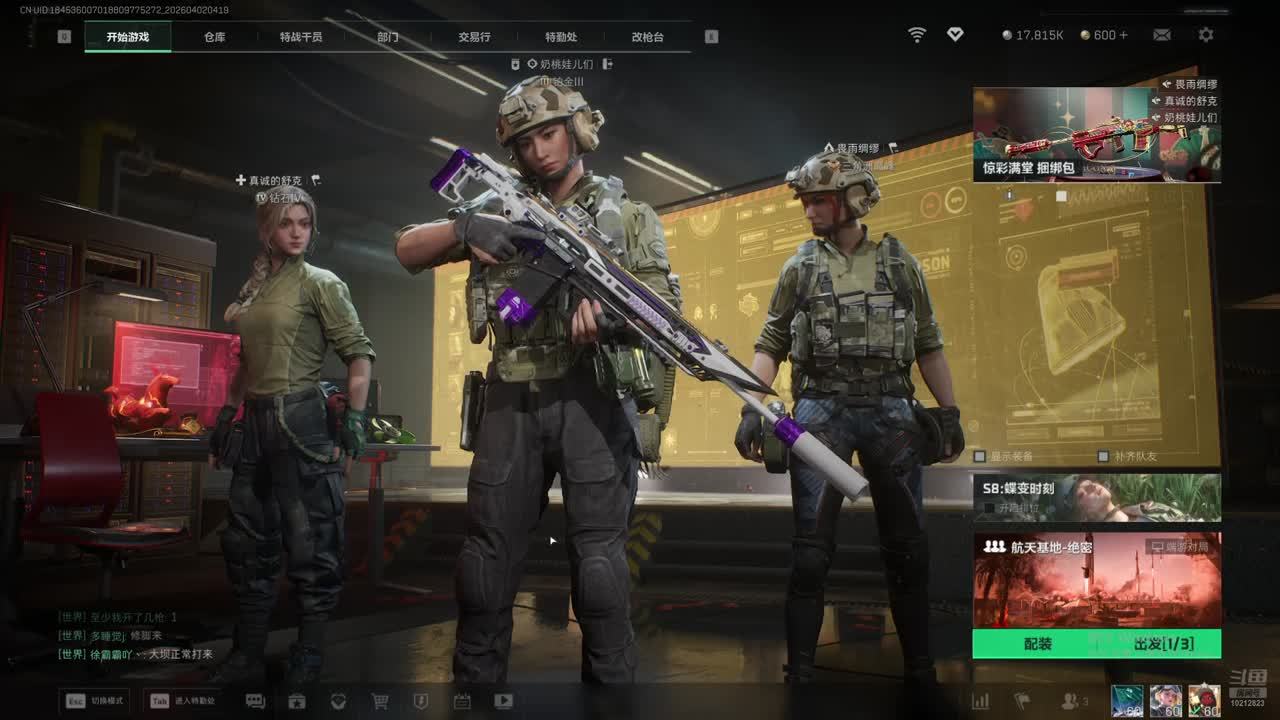Open the bar chart statistics icon
Screen dimensions: 1280x720
981,701
